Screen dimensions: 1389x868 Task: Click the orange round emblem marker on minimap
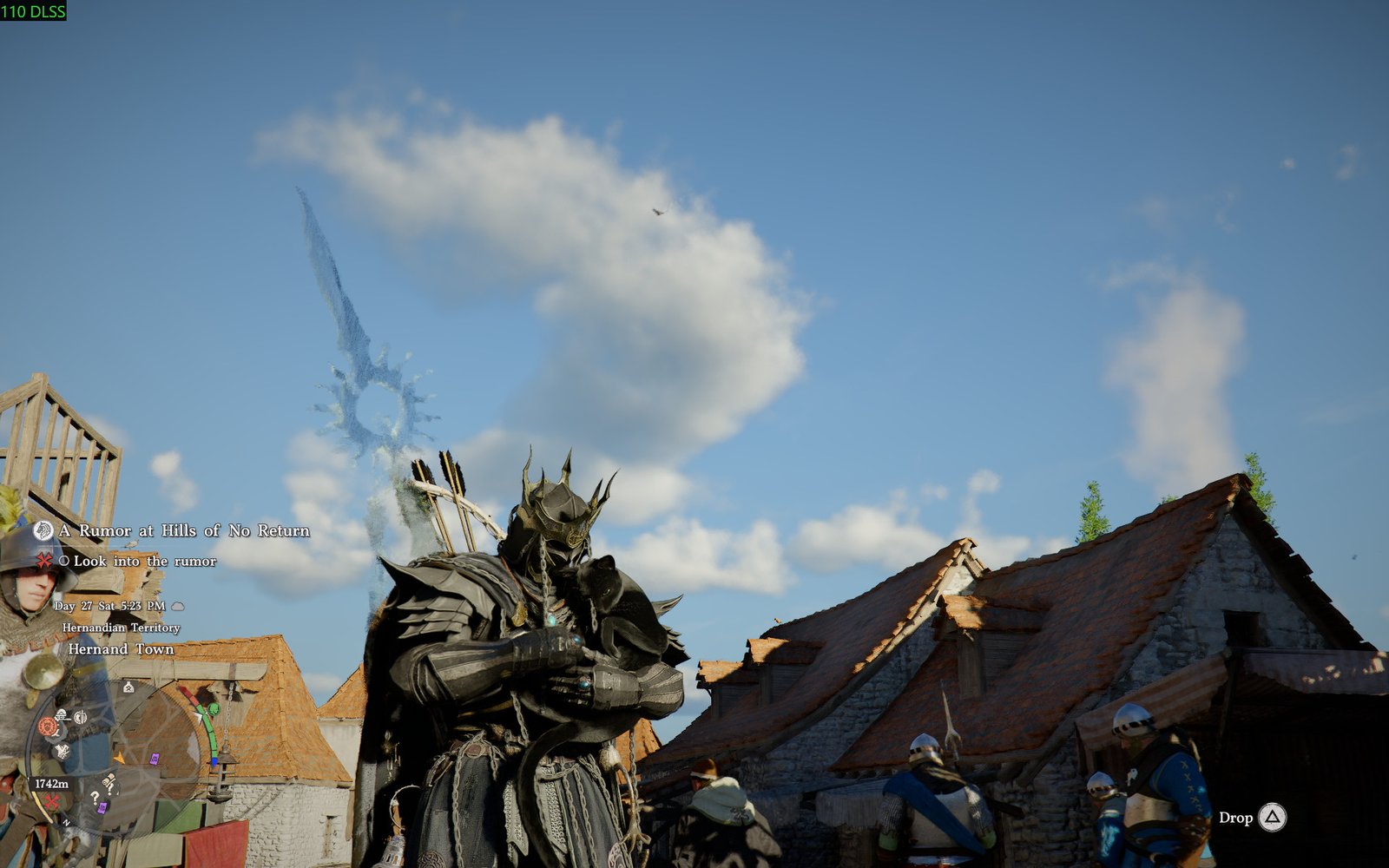pyautogui.click(x=47, y=727)
